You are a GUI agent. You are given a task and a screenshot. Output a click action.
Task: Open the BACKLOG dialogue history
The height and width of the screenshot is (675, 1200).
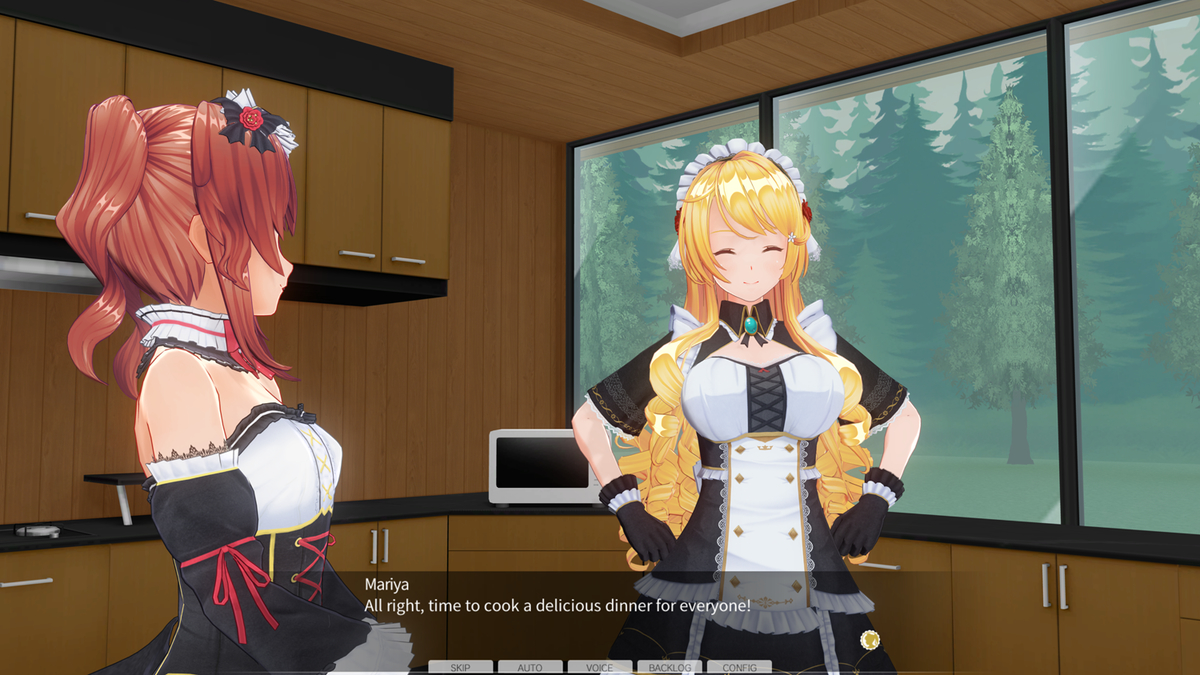[x=670, y=667]
